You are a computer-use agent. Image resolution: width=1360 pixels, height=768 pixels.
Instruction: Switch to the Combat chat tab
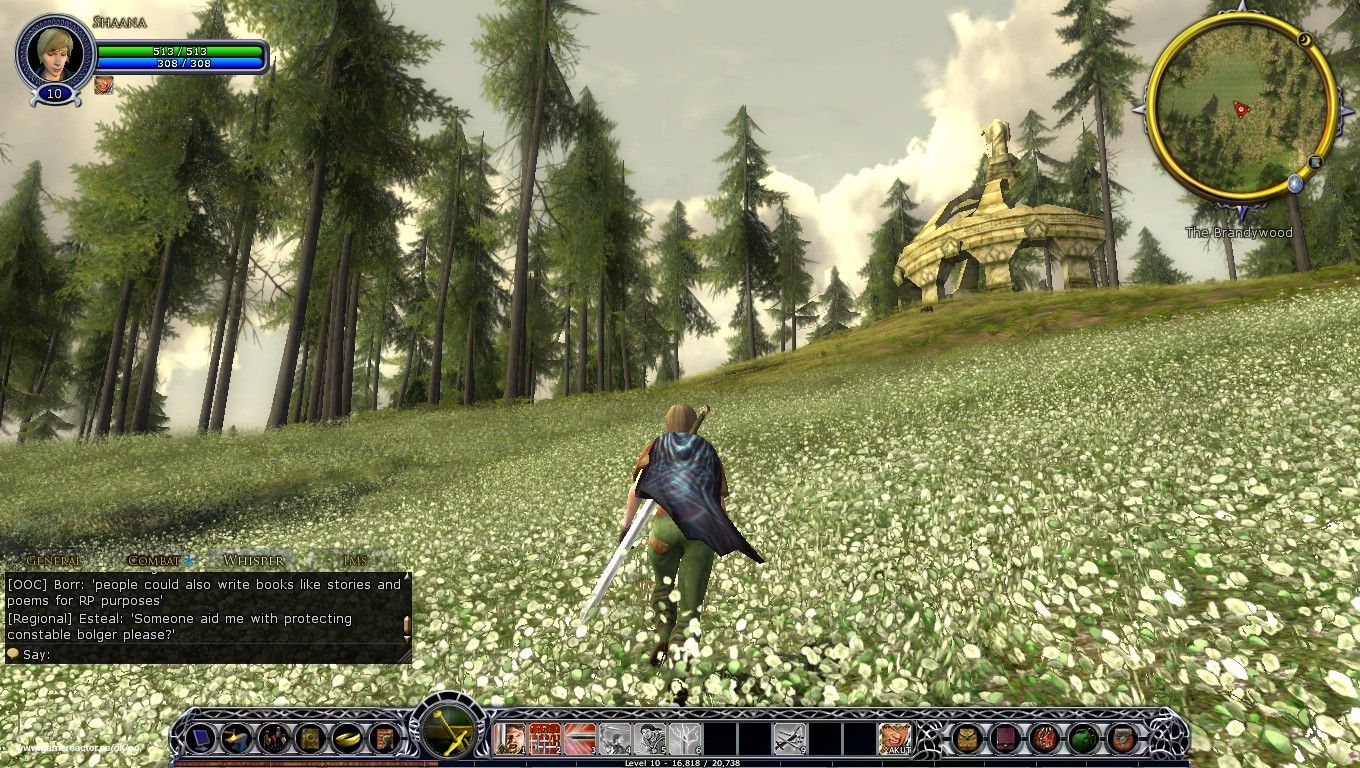[155, 560]
